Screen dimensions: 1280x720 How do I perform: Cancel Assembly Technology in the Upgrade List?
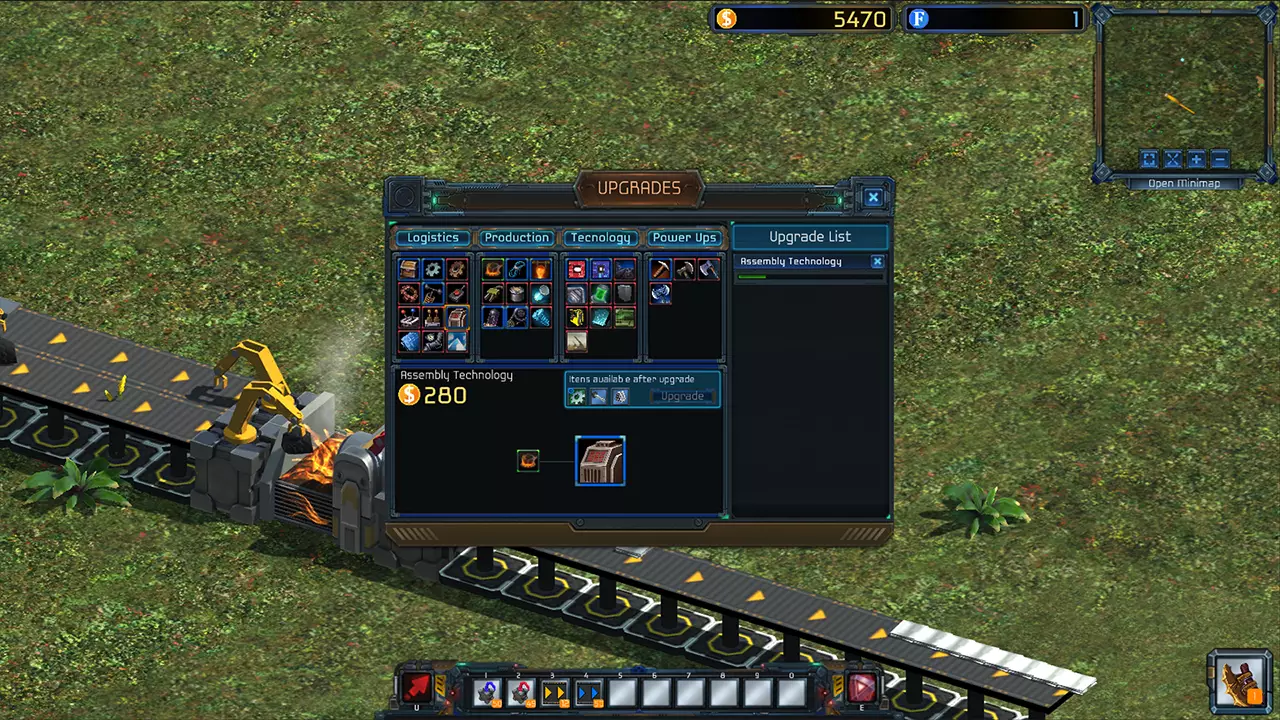[x=877, y=262]
